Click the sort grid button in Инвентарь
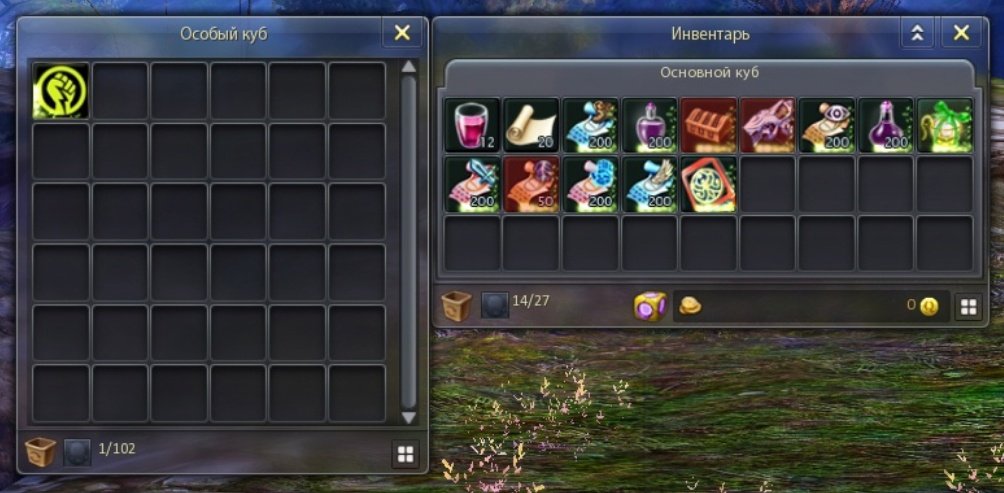Image resolution: width=1004 pixels, height=493 pixels. 968,307
